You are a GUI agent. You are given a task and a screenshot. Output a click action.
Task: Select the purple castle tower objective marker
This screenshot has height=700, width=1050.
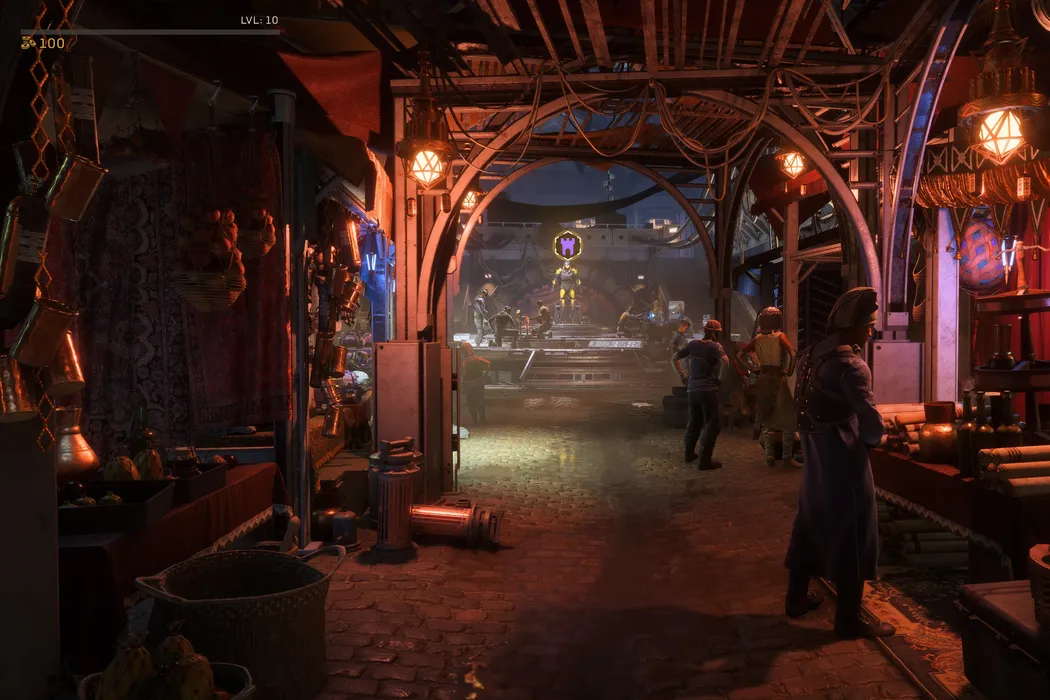[x=568, y=245]
